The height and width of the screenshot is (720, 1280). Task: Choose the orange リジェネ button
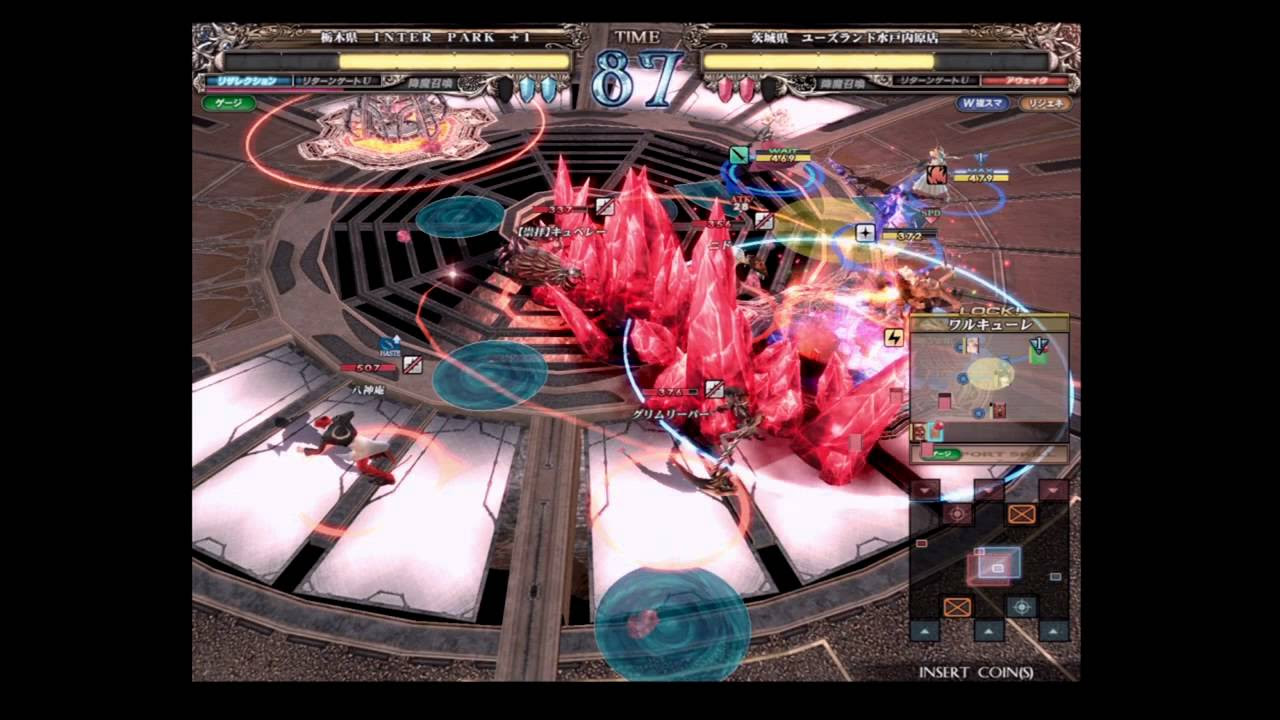coord(1045,103)
